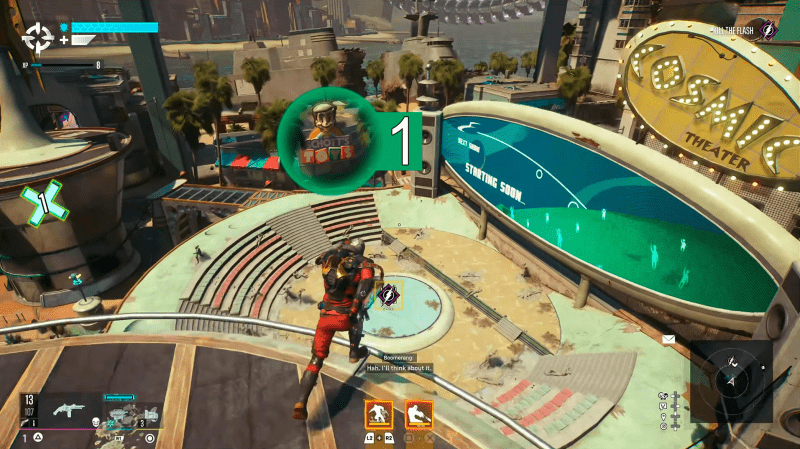Trigger the right orange suicide strike ability icon

pyautogui.click(x=419, y=414)
